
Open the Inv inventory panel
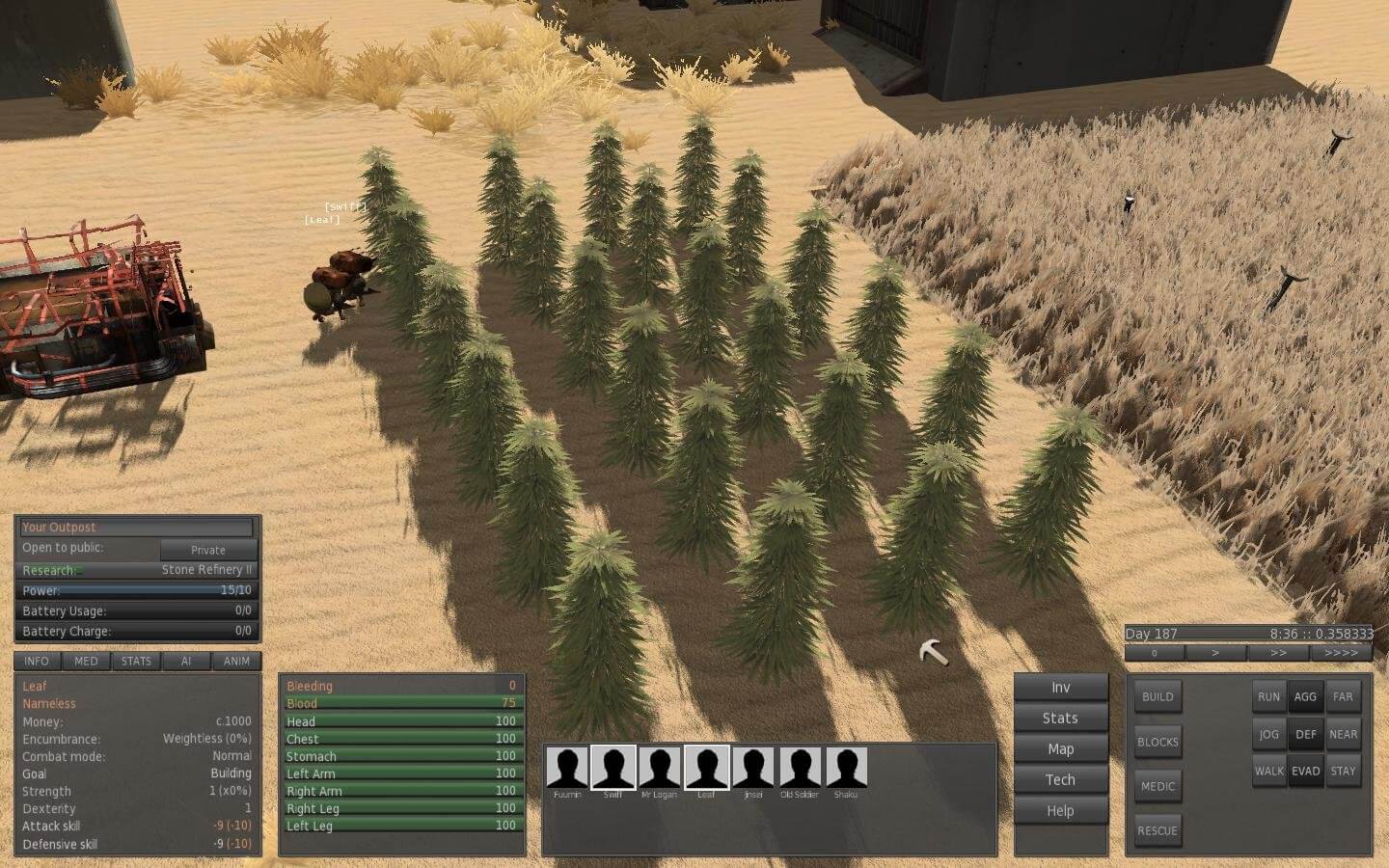tap(1060, 687)
